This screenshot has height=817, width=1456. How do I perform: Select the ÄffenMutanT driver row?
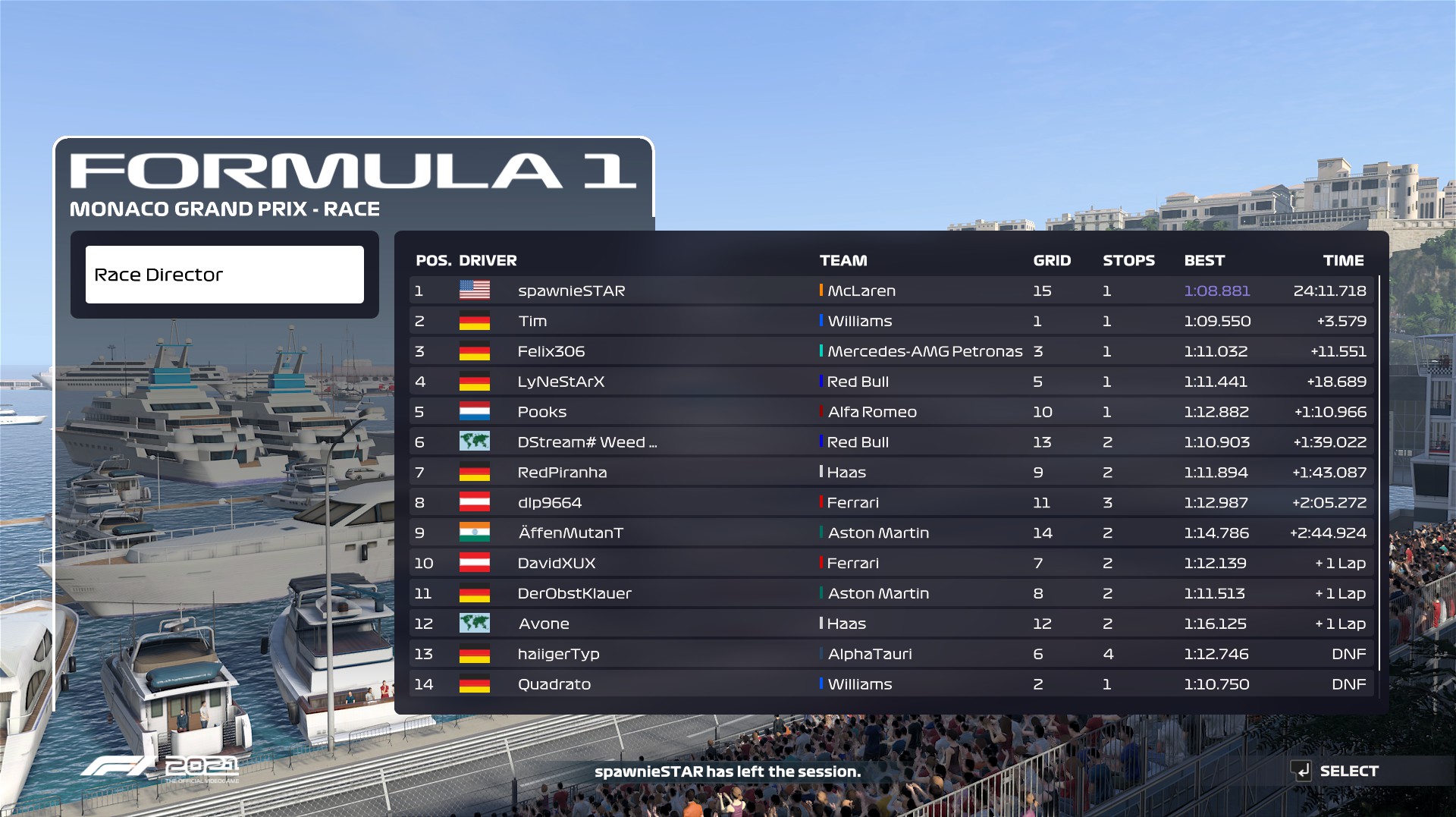tap(892, 533)
